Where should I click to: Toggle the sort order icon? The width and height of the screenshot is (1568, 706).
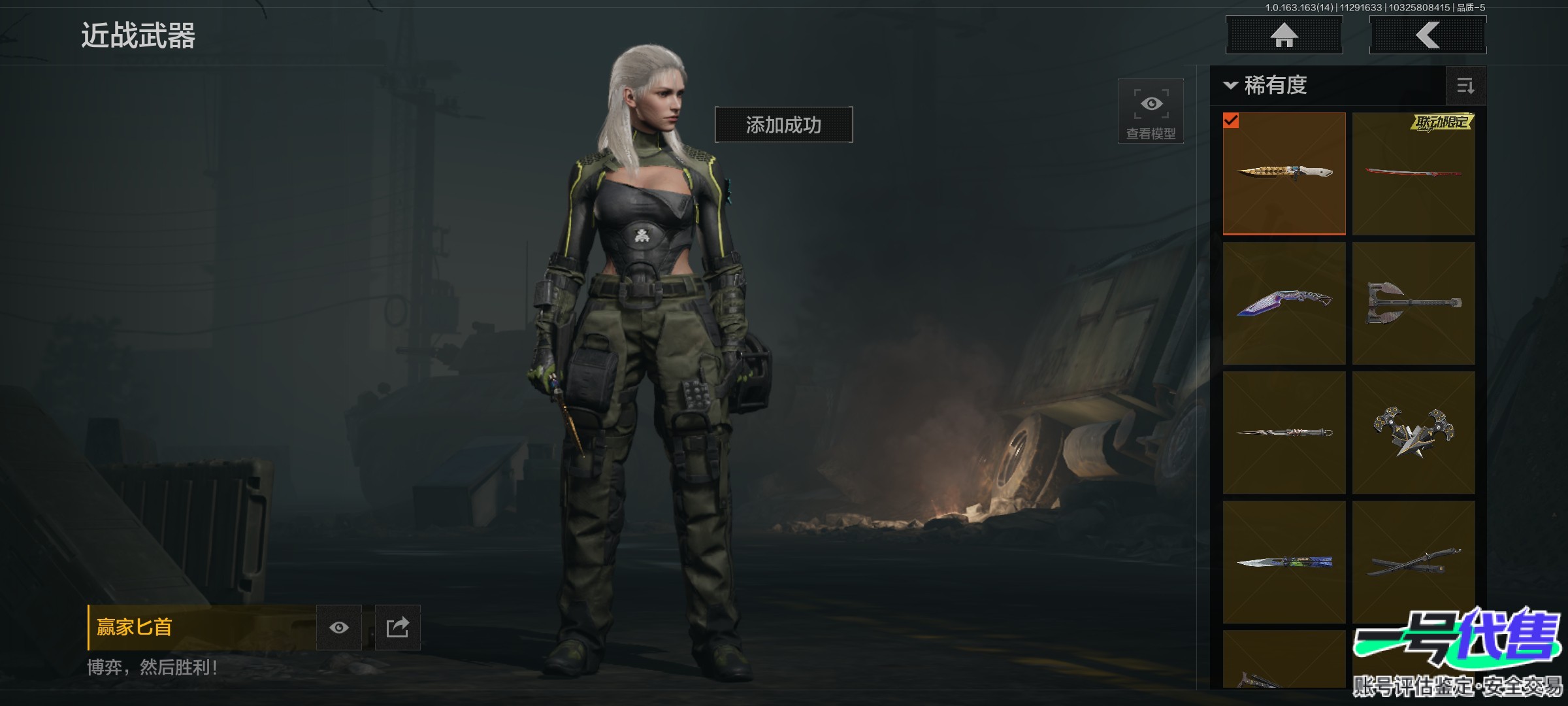[x=1465, y=86]
